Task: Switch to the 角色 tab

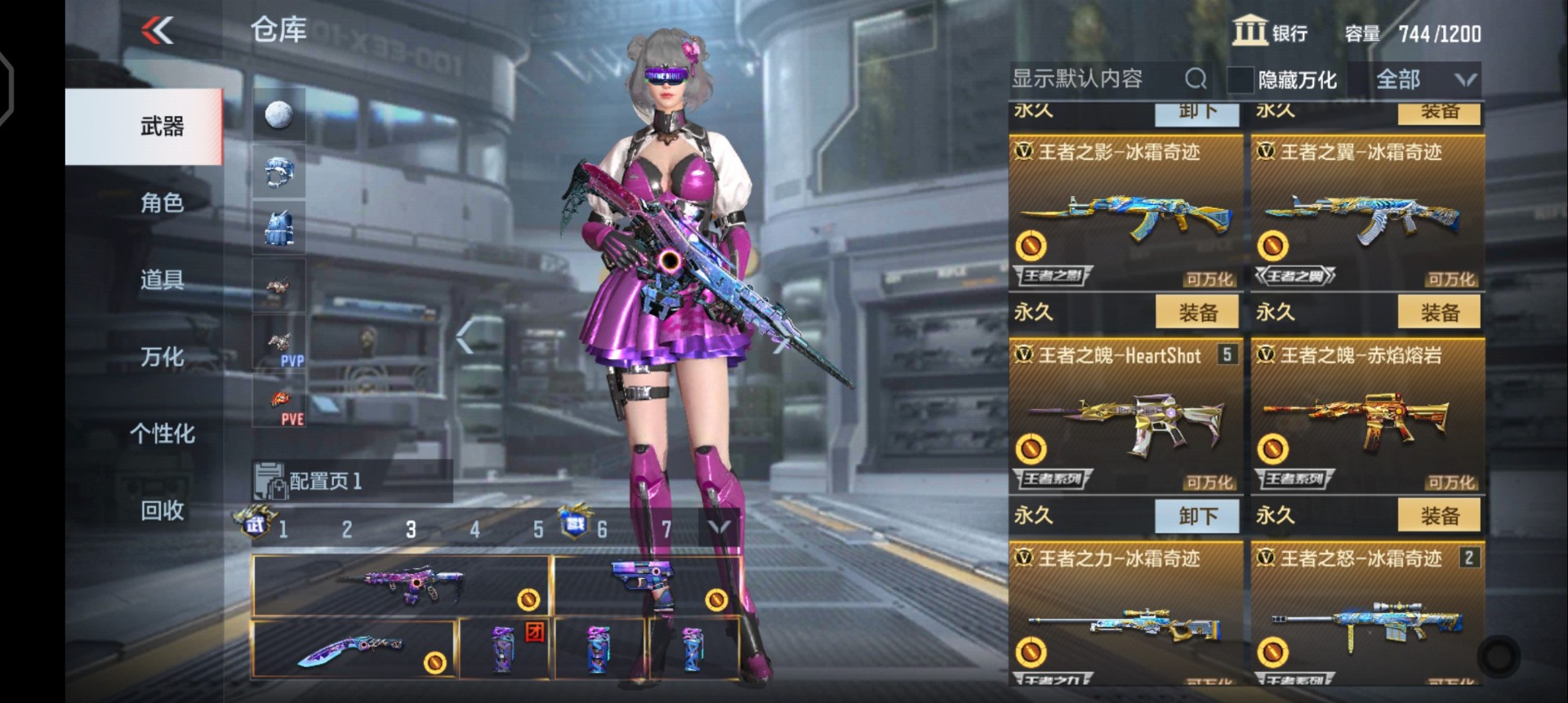Action: (162, 202)
